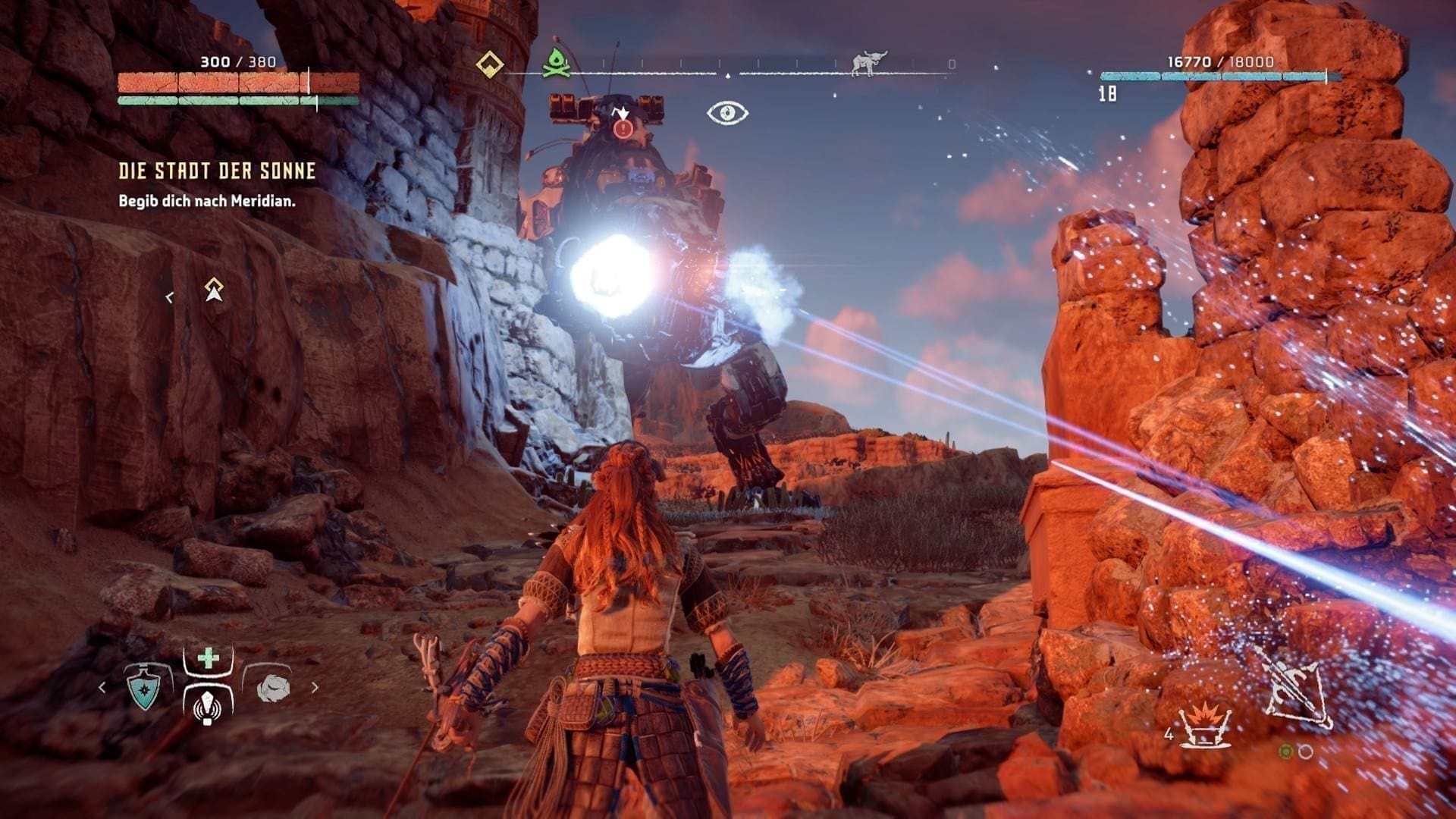Viewport: 1456px width, 819px height.
Task: Select the equipped bow weapon icon
Action: click(x=1296, y=688)
